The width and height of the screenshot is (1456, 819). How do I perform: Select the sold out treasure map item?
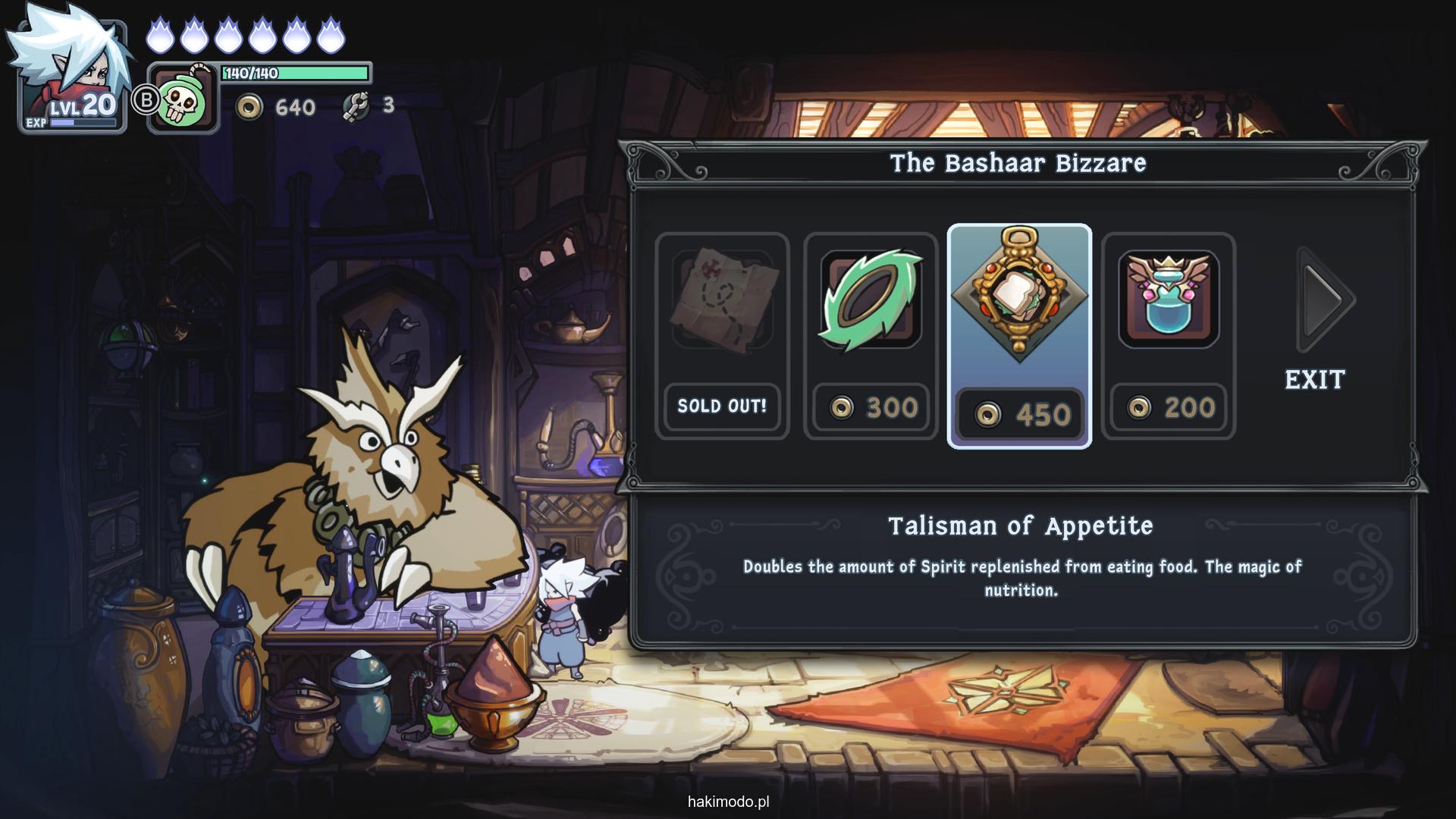(x=722, y=335)
